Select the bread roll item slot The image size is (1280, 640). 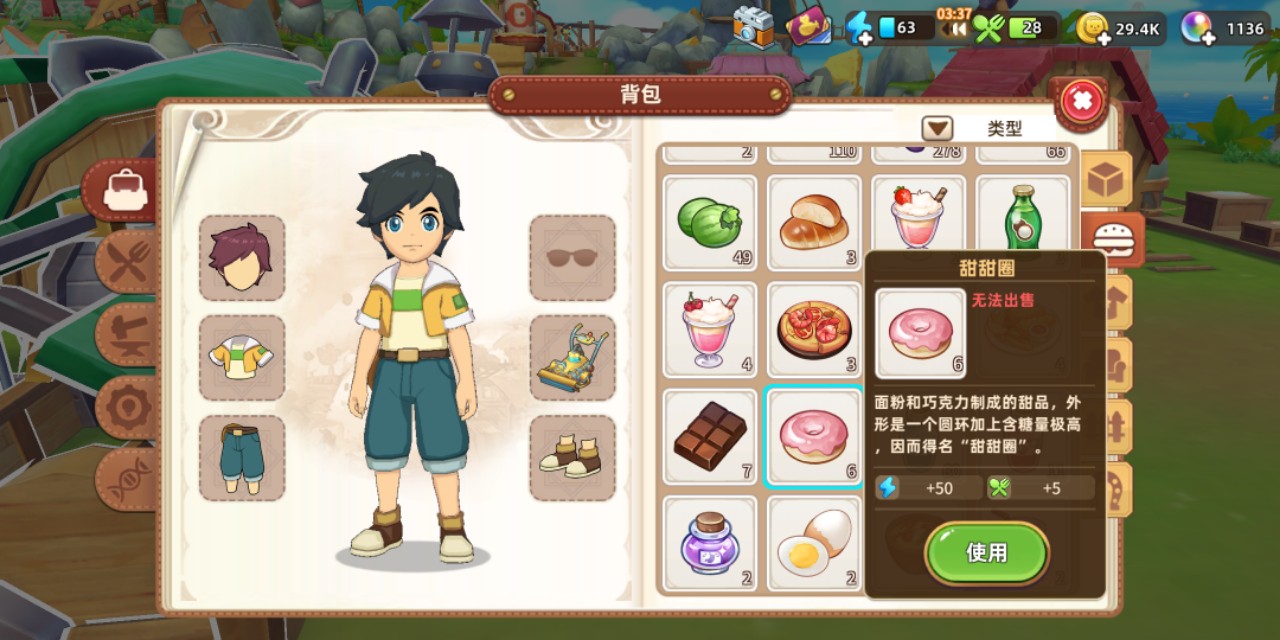click(x=814, y=223)
